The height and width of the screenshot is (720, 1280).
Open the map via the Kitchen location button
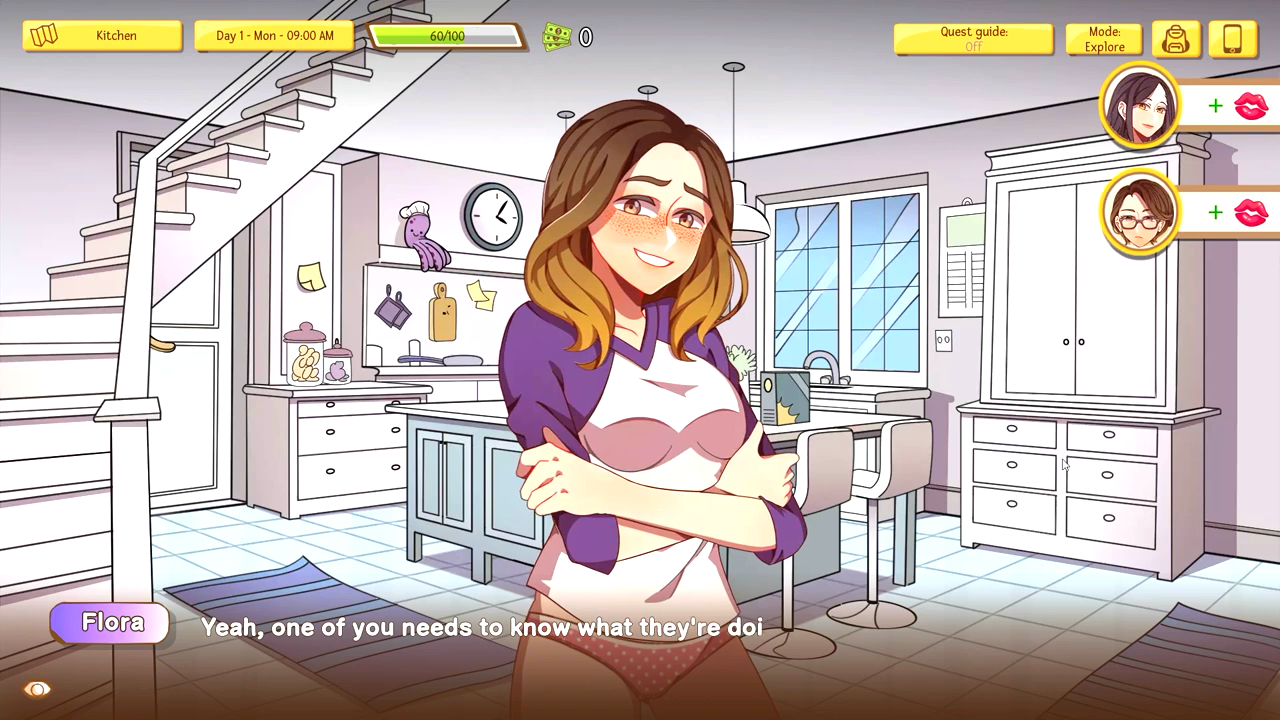tap(102, 36)
